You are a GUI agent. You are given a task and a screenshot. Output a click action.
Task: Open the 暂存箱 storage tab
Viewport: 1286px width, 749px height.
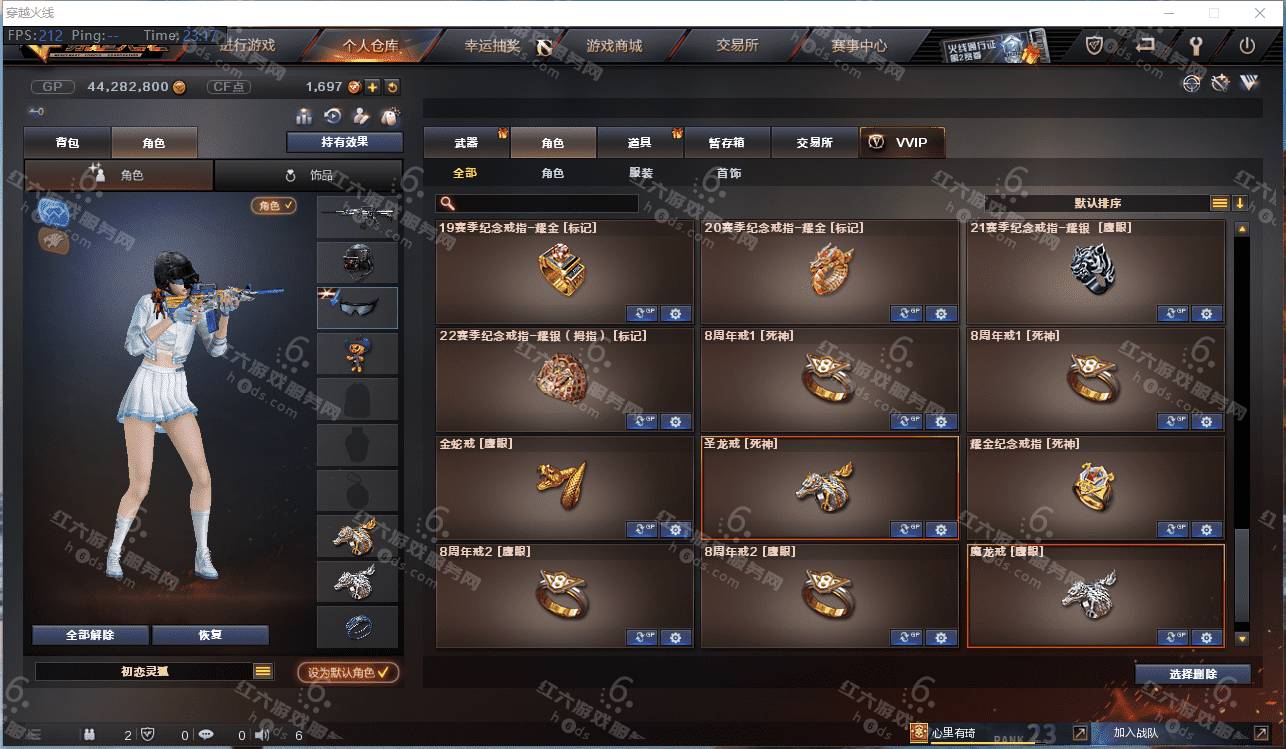[x=727, y=143]
